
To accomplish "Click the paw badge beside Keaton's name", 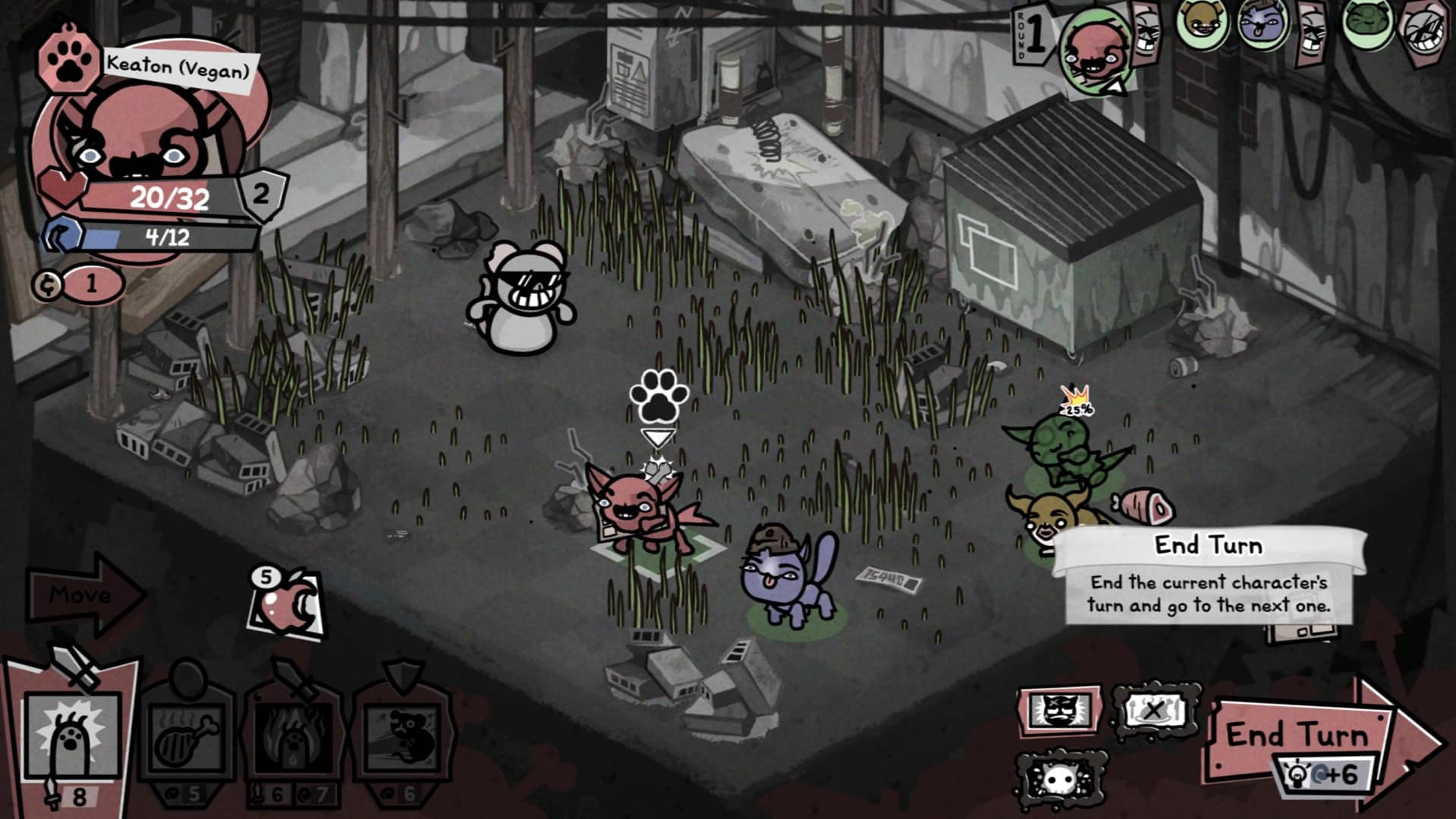I will 69,61.
